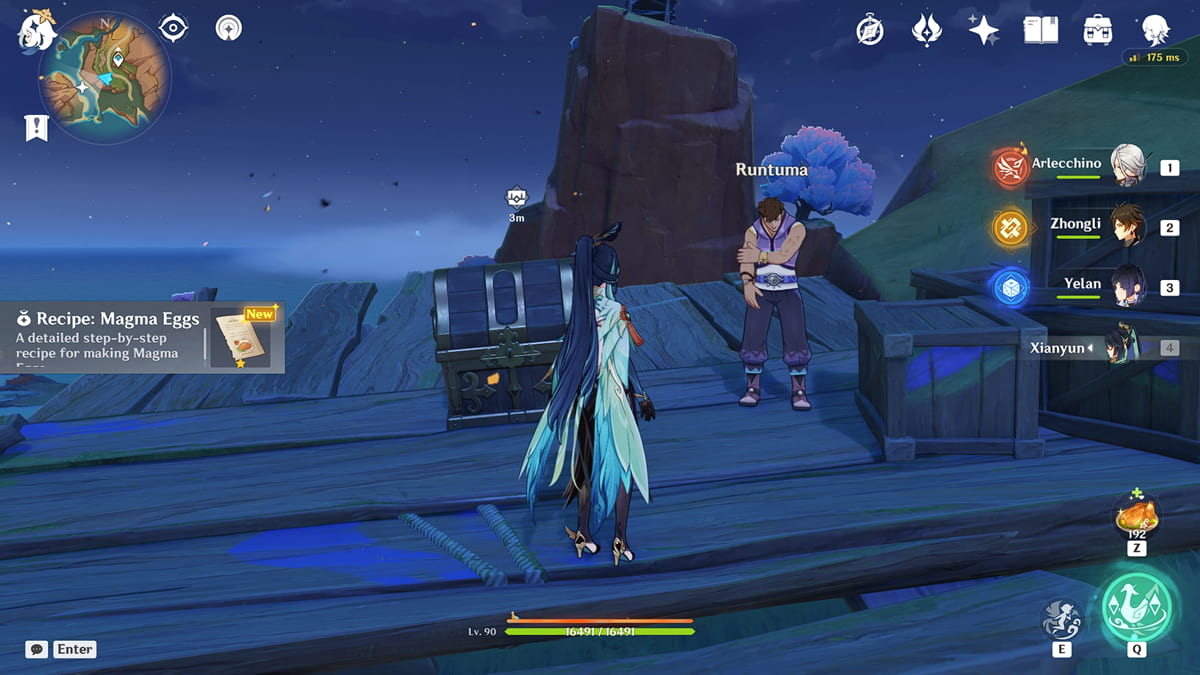Open the Recipe: Magma Eggs notification
Image resolution: width=1200 pixels, height=675 pixels.
[x=142, y=337]
